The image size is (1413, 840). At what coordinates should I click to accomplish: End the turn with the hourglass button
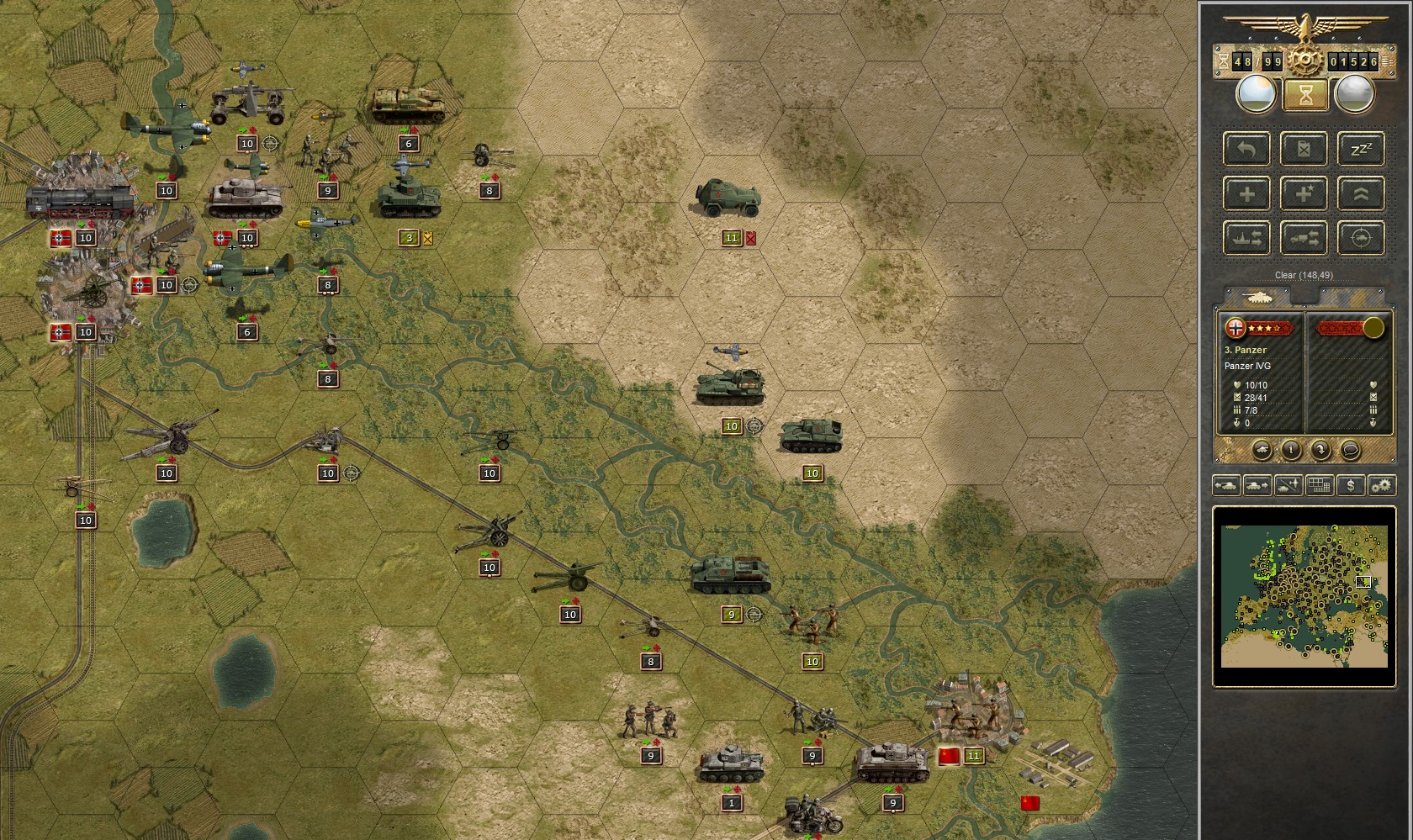coord(1305,95)
